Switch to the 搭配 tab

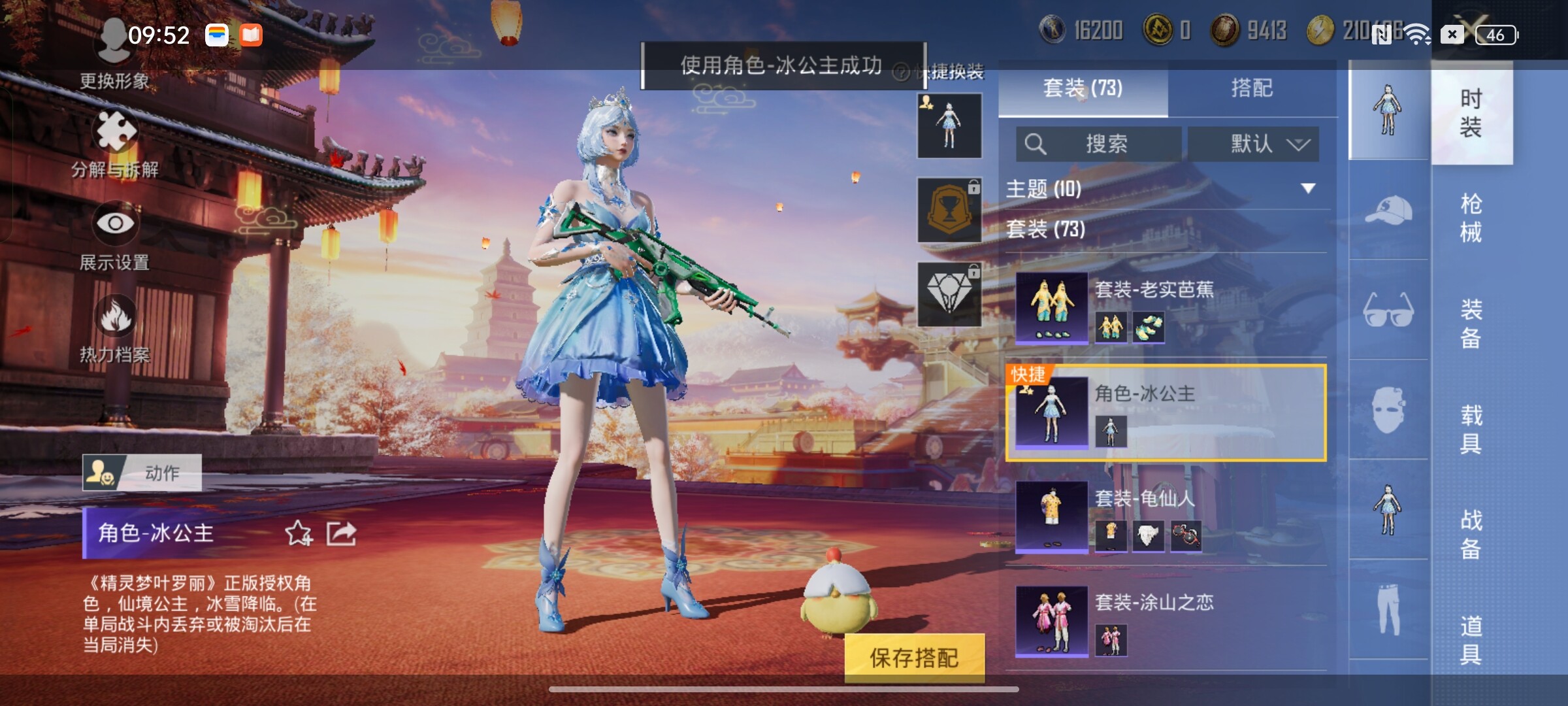1251,88
